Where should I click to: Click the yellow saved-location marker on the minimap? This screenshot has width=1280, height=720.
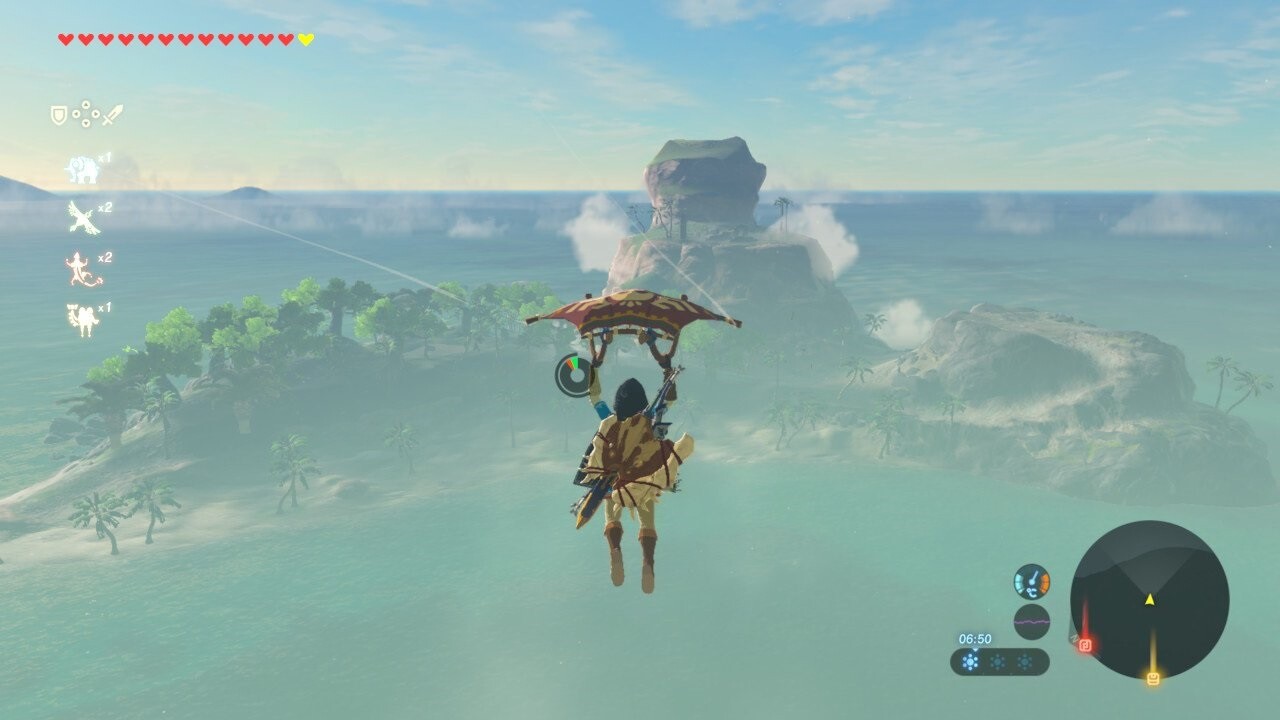point(1153,678)
